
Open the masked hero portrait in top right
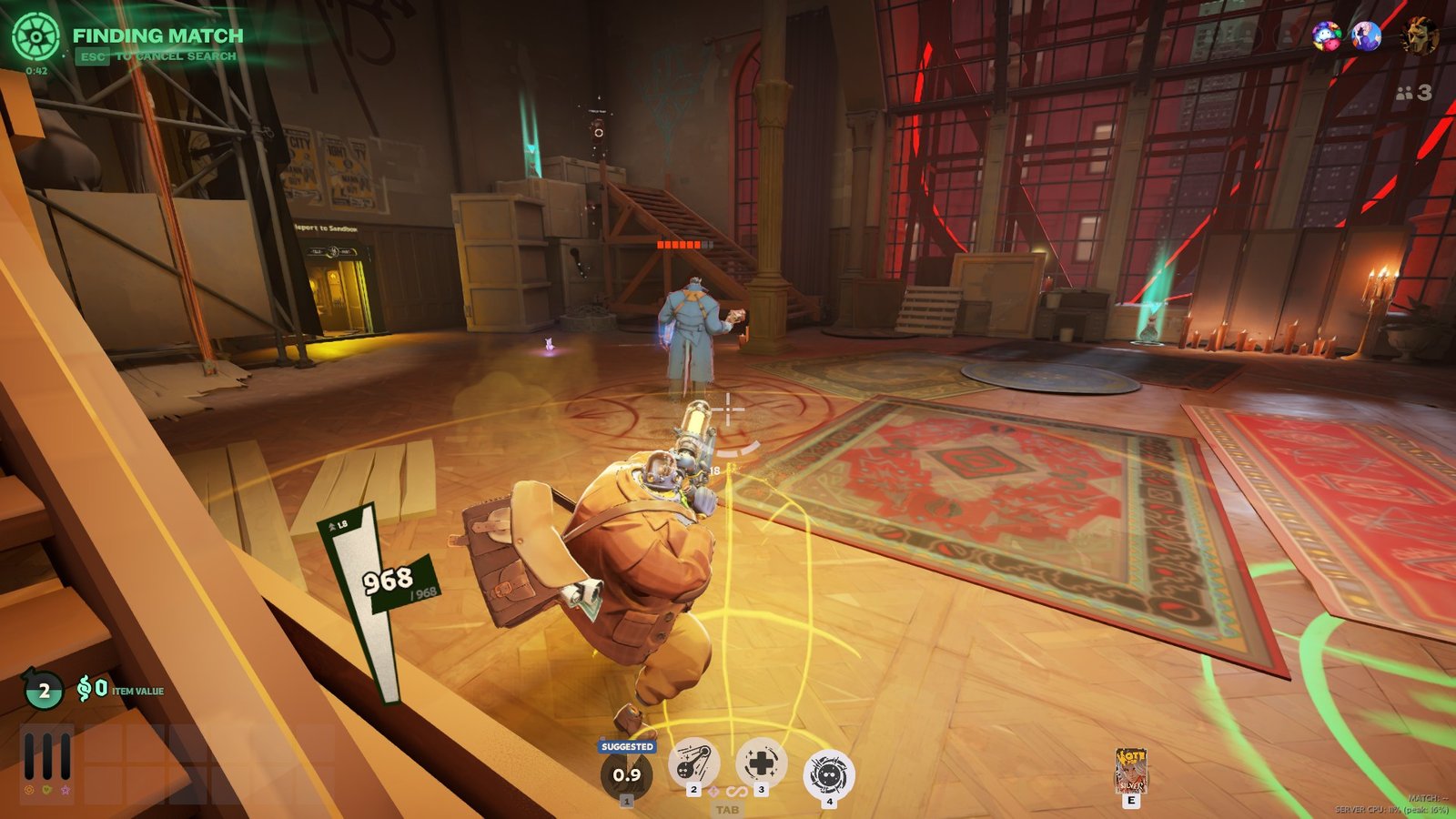click(x=1420, y=35)
